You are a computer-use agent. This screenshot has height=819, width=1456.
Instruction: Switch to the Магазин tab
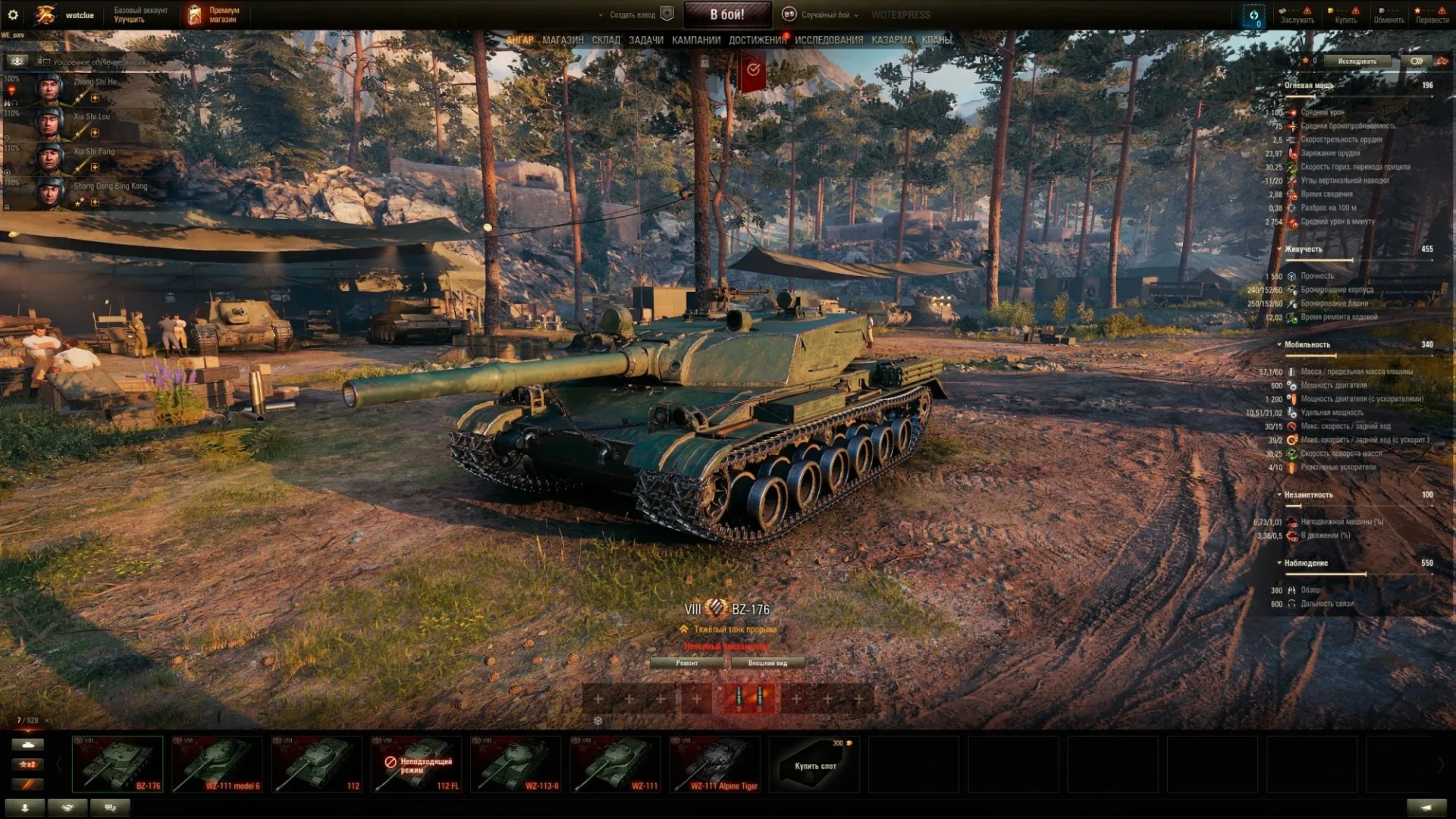coord(563,40)
